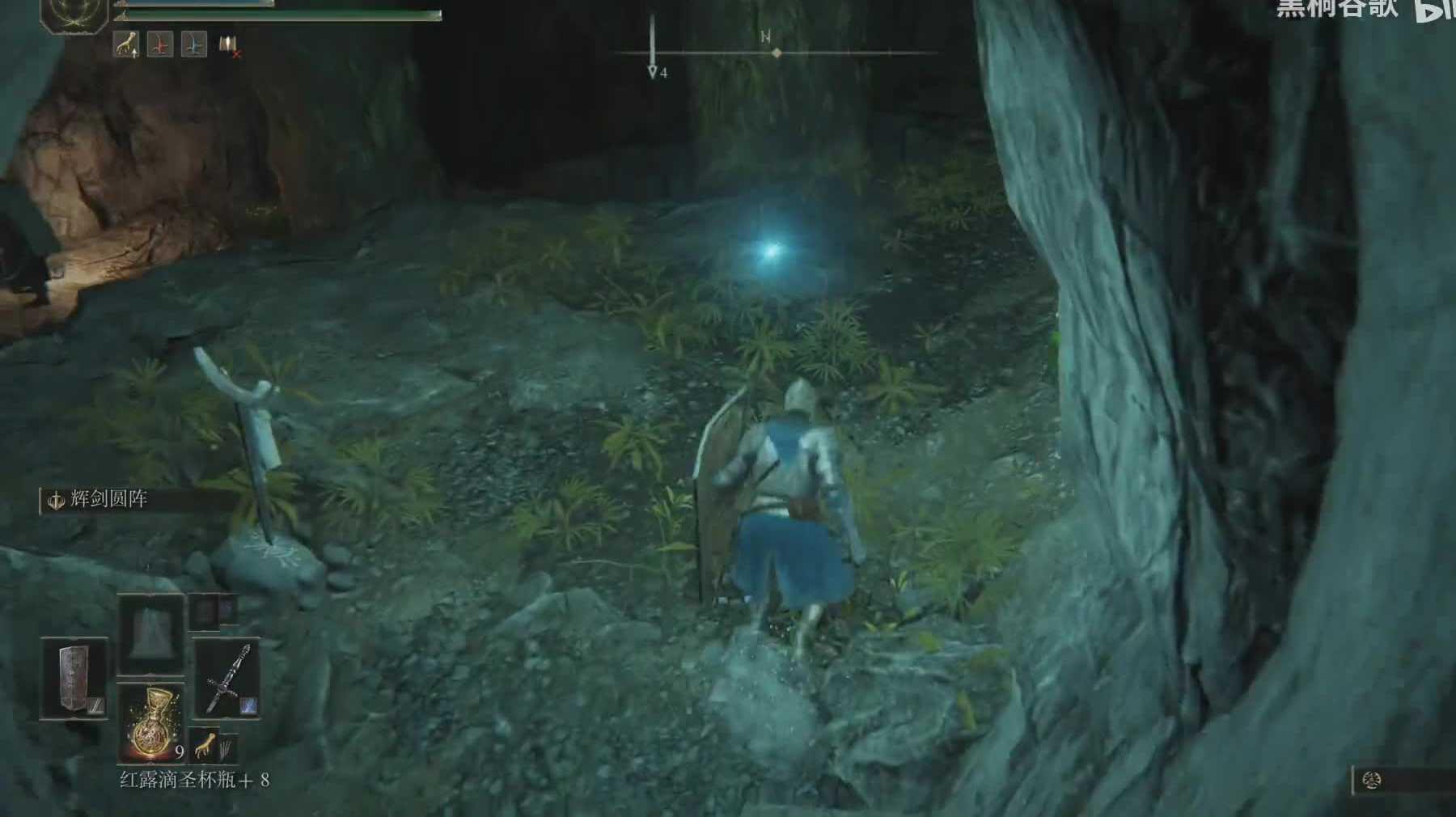The width and height of the screenshot is (1456, 817).
Task: Click the dimmed bell-shaped spell slot
Action: click(151, 633)
